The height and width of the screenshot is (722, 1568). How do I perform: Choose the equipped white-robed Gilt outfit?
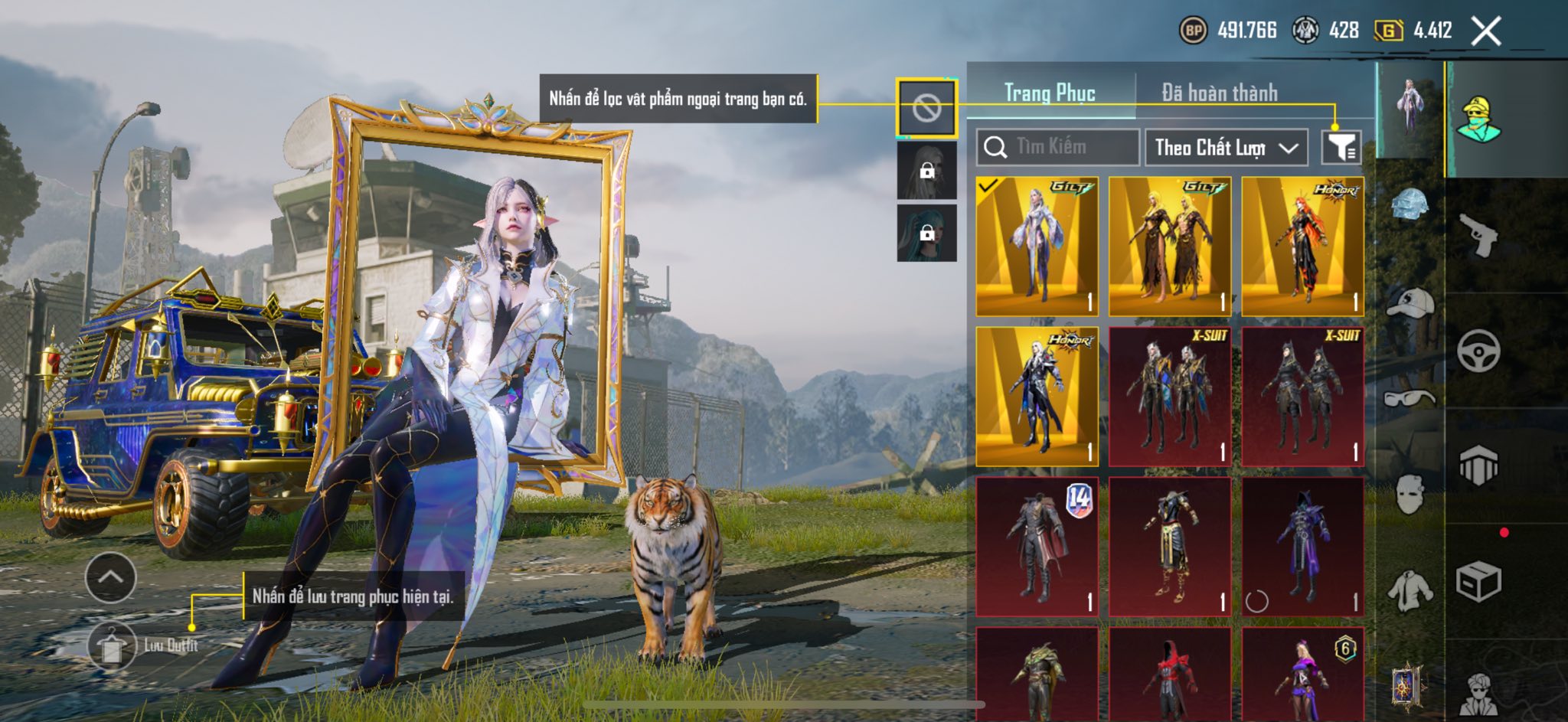(1037, 247)
